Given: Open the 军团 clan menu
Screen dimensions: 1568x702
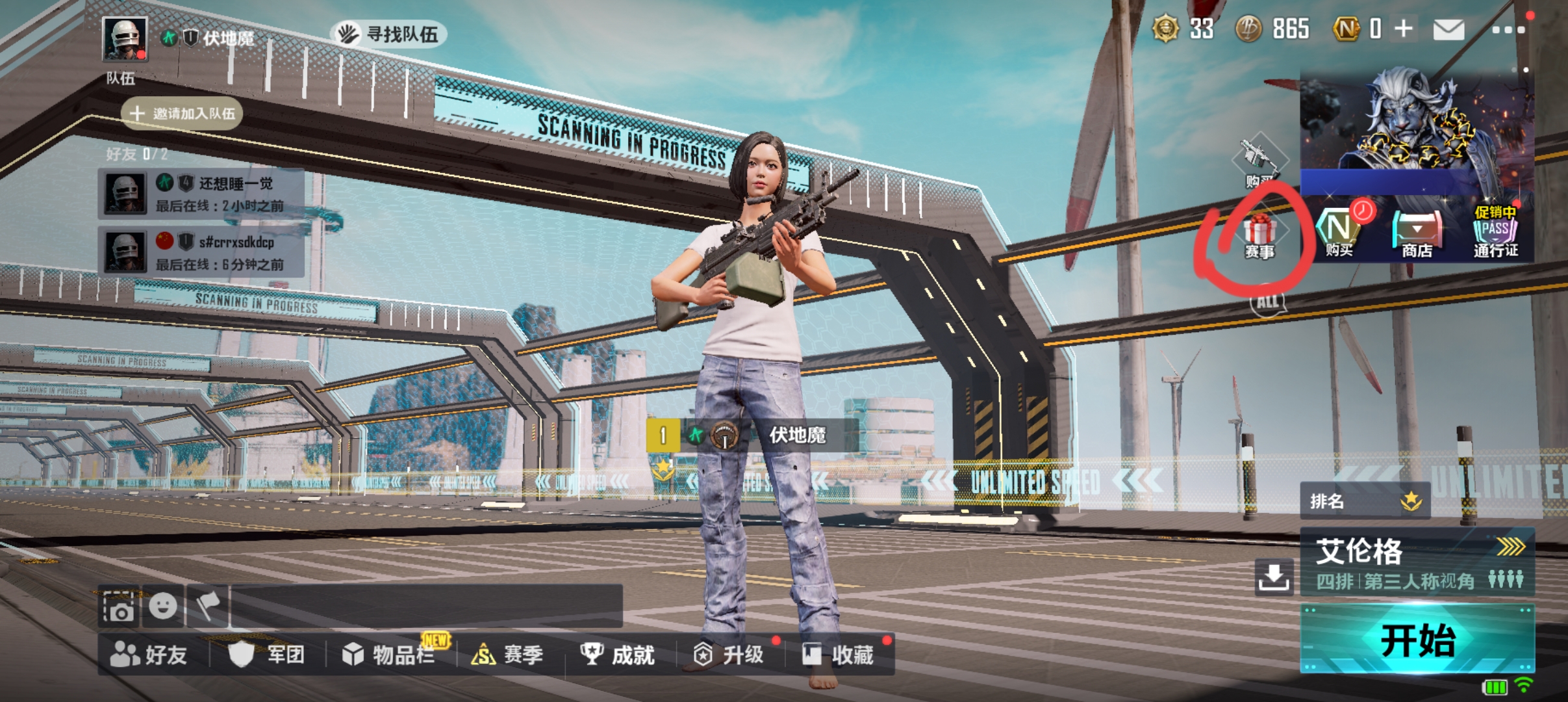Looking at the screenshot, I should [x=267, y=655].
